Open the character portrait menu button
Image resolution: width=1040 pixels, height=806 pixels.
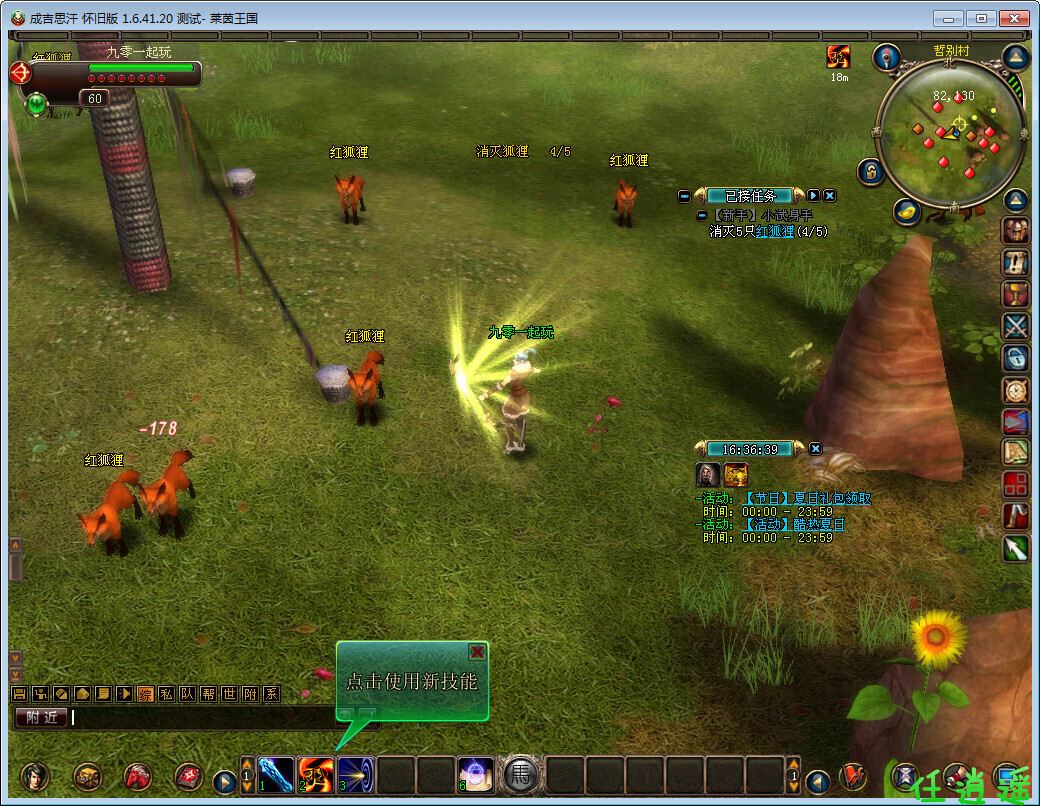pos(37,776)
